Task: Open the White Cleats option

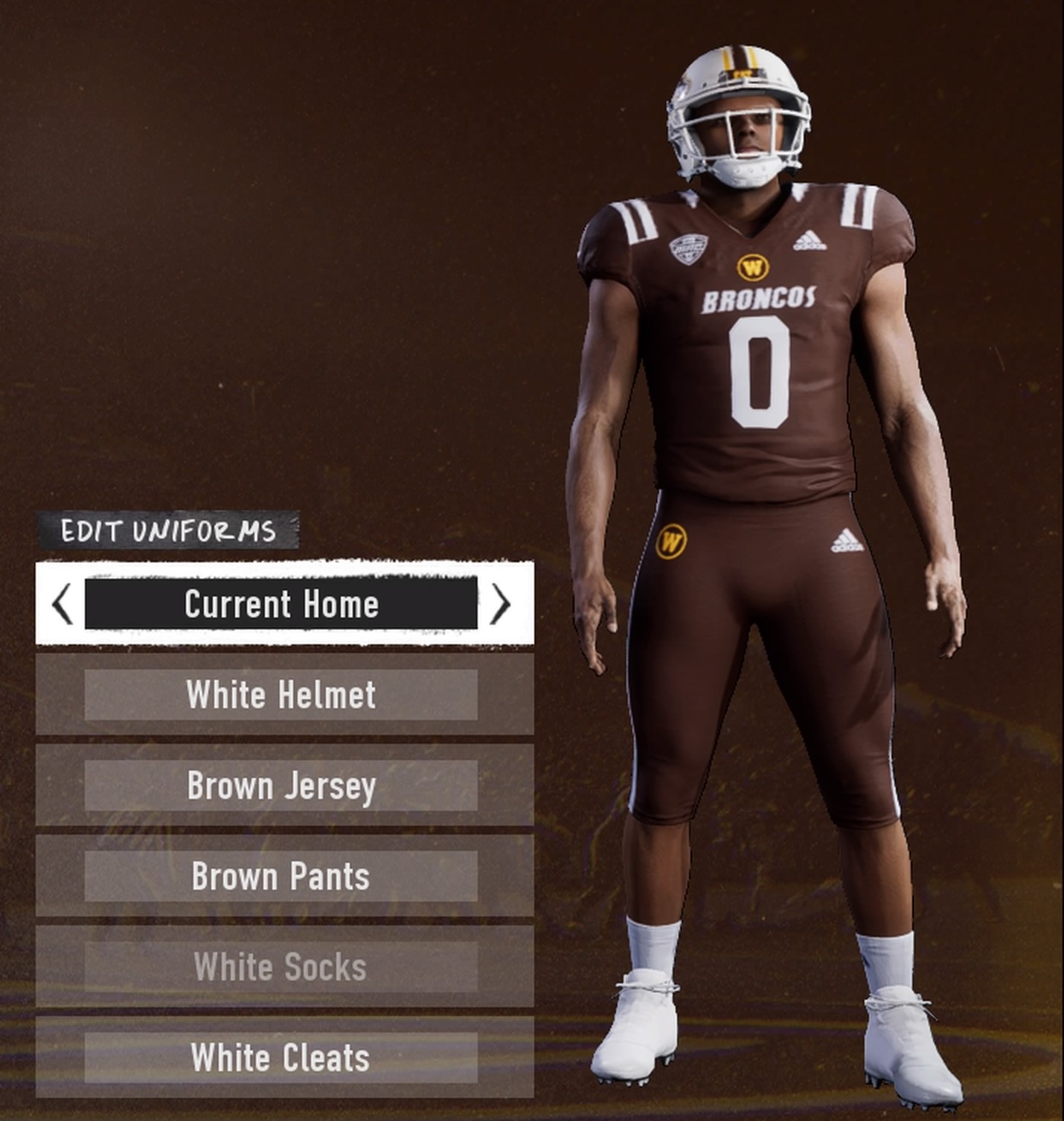Action: click(x=281, y=1058)
